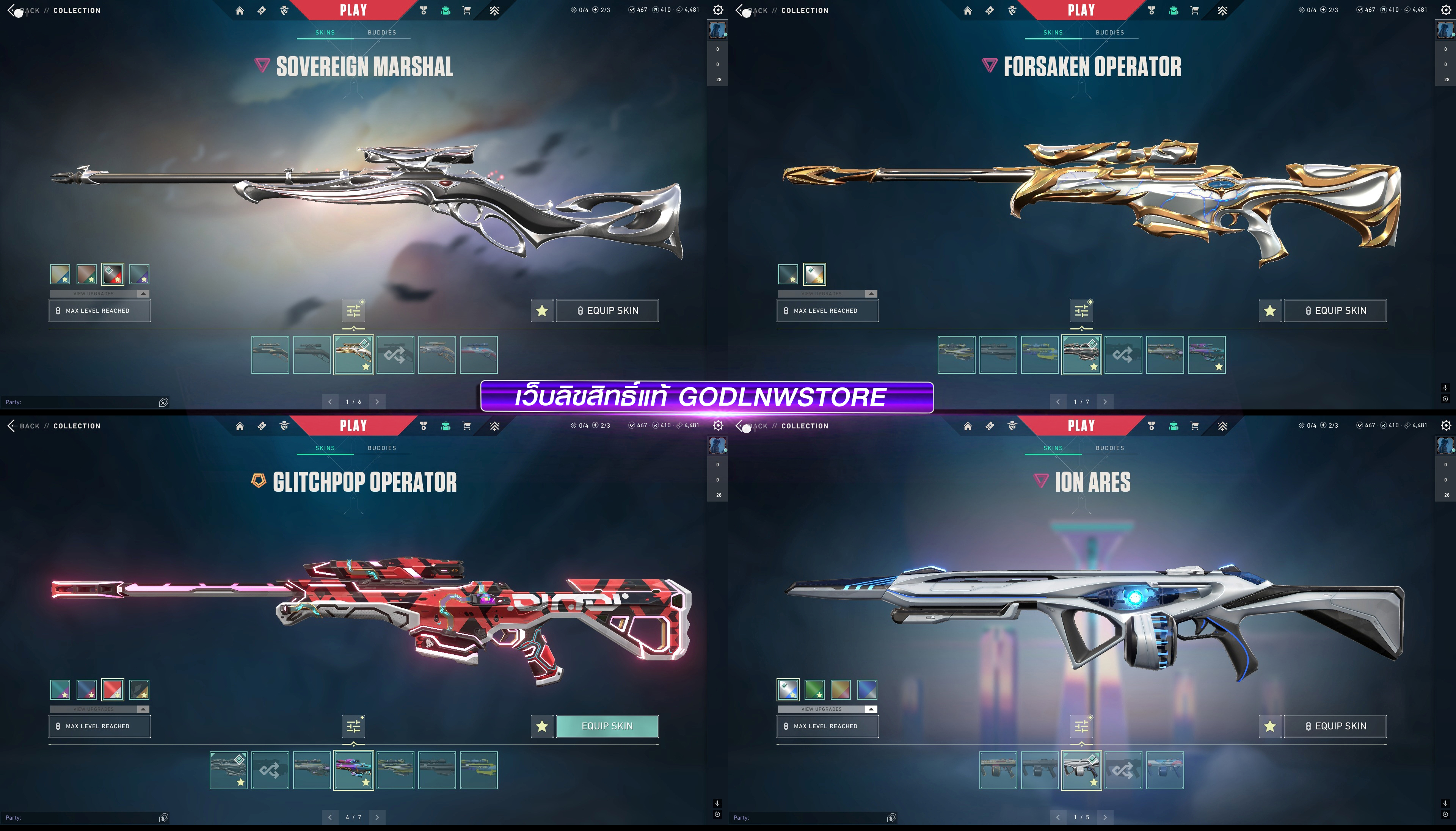Choose the green Ion Ares color variant
This screenshot has width=1456, height=831.
[814, 690]
